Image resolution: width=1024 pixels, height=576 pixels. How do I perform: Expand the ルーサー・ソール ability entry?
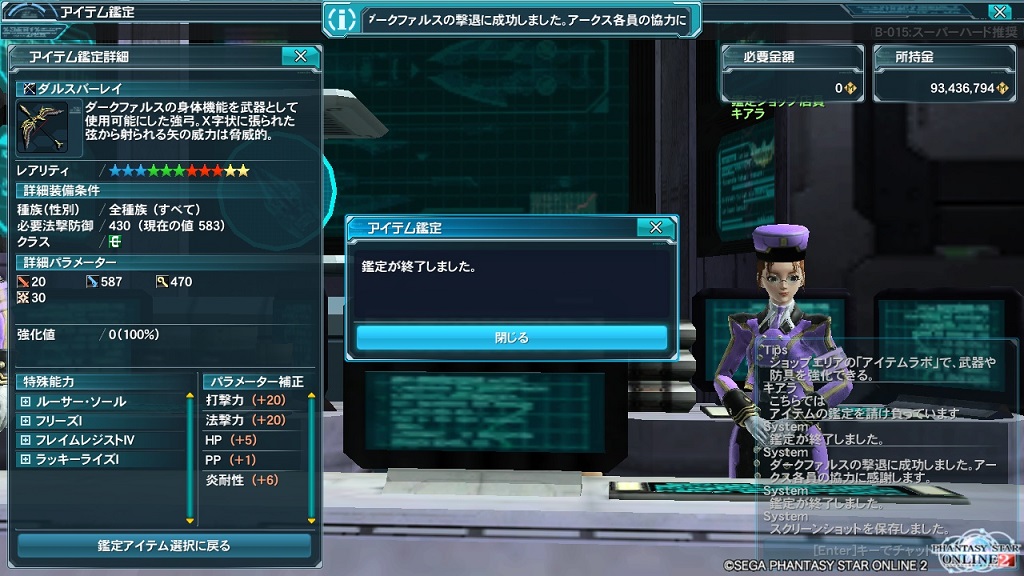coord(25,402)
